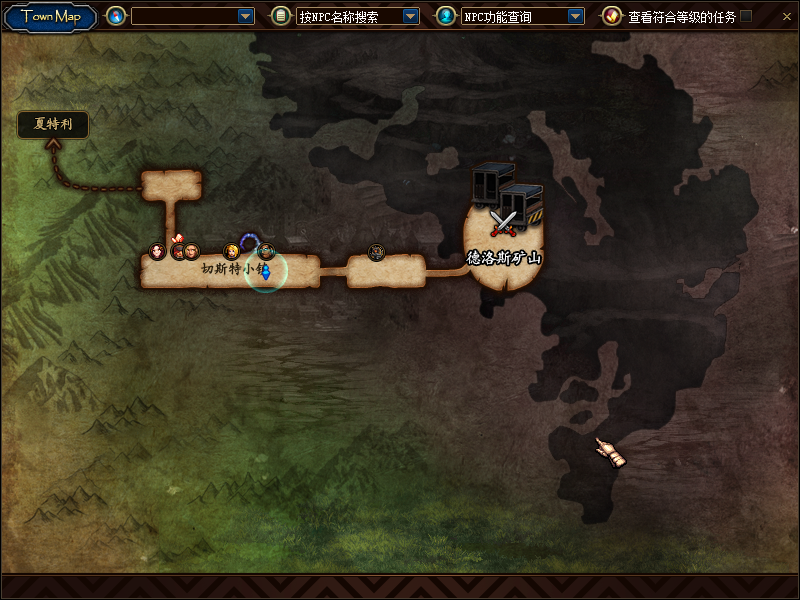Toggle the 查看符合等级的任务 checkbox
800x600 pixels.
click(x=746, y=16)
